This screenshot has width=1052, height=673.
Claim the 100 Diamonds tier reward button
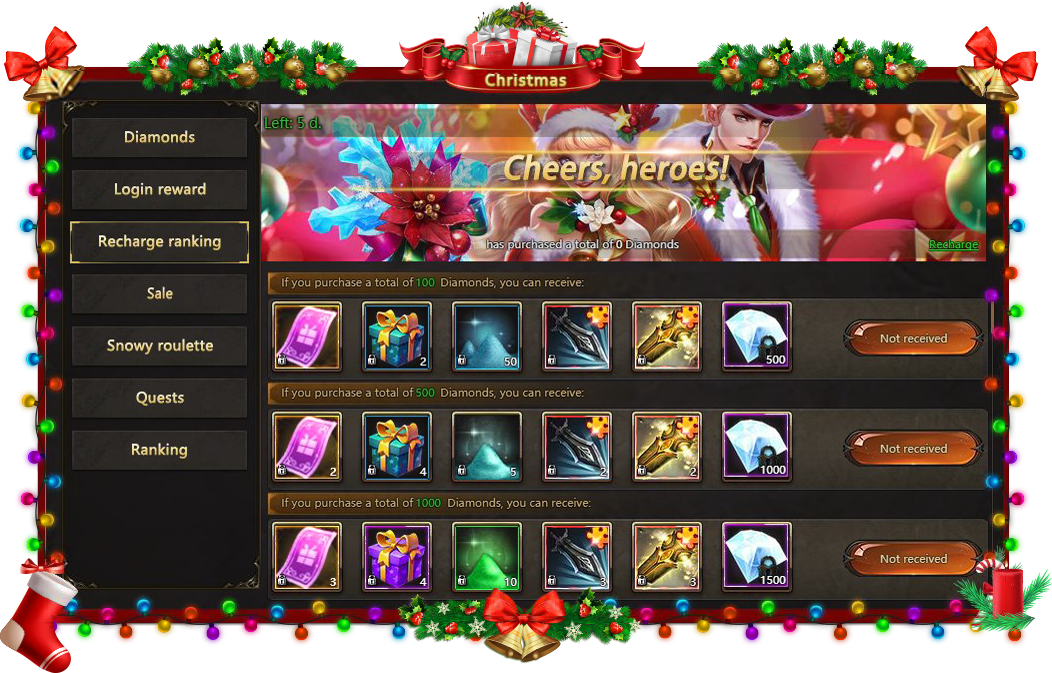(x=912, y=338)
